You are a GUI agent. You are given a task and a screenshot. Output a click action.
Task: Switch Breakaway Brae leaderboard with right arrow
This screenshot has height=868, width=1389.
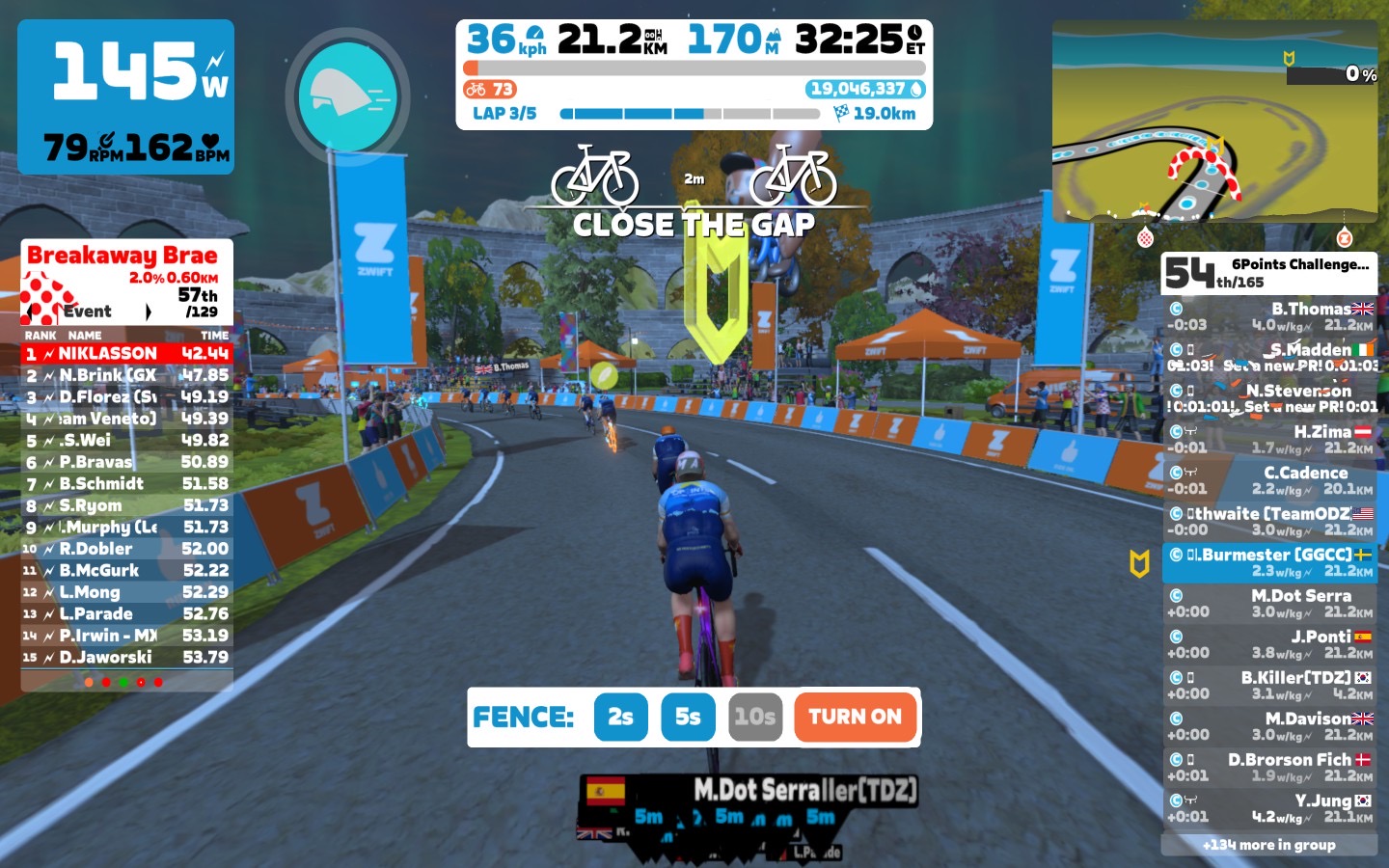(148, 312)
